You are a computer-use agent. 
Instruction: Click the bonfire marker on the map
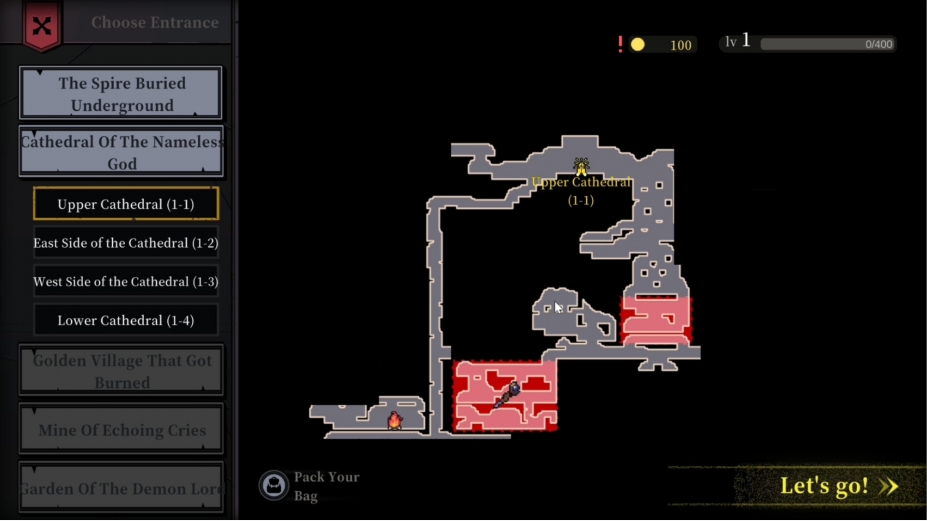pyautogui.click(x=394, y=420)
